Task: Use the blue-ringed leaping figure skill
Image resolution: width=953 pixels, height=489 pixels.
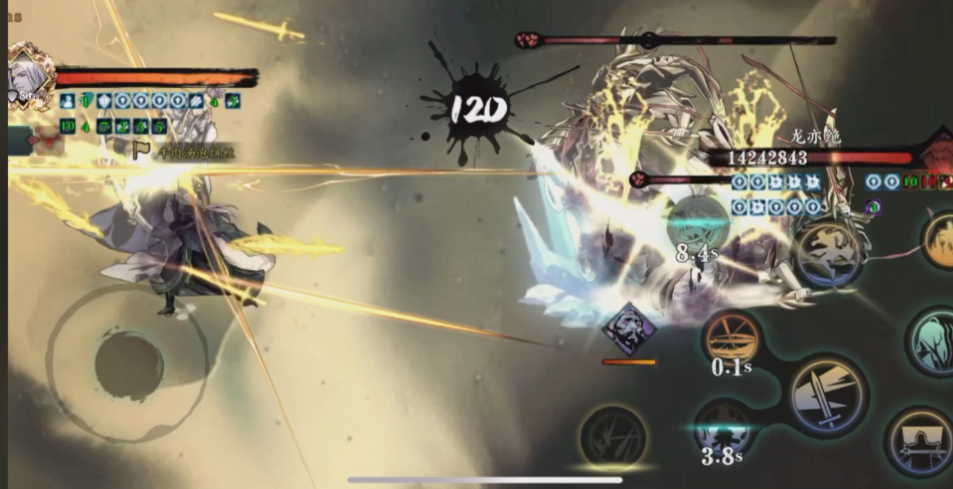Action: point(828,252)
